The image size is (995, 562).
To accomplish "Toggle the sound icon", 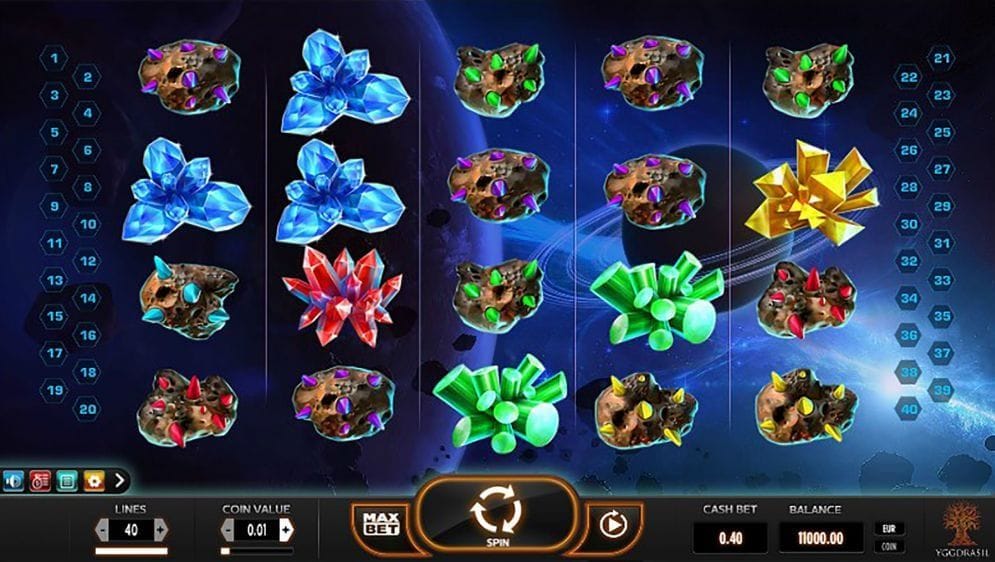I will (x=14, y=480).
